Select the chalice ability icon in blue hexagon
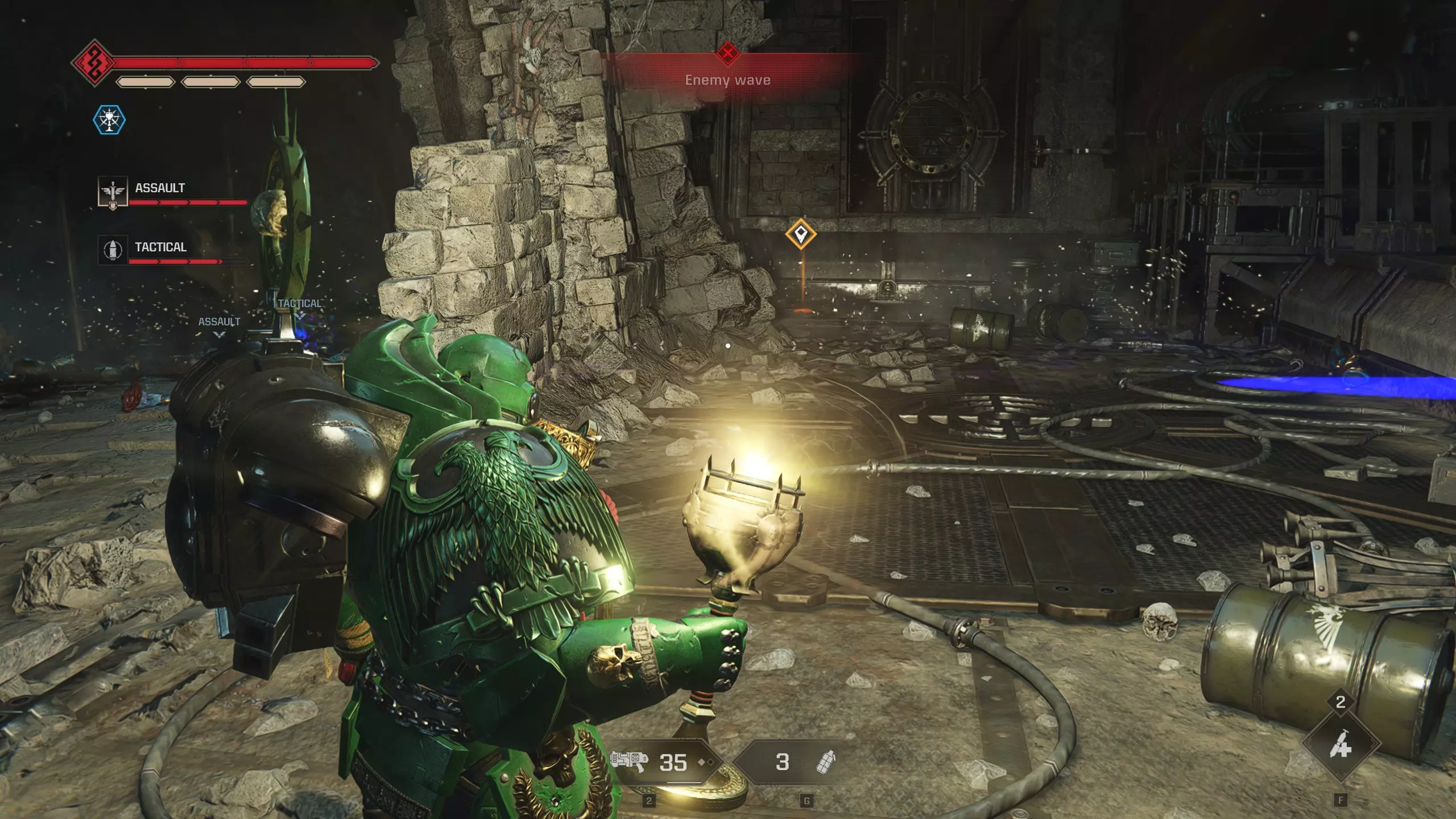This screenshot has height=819, width=1456. pos(109,120)
